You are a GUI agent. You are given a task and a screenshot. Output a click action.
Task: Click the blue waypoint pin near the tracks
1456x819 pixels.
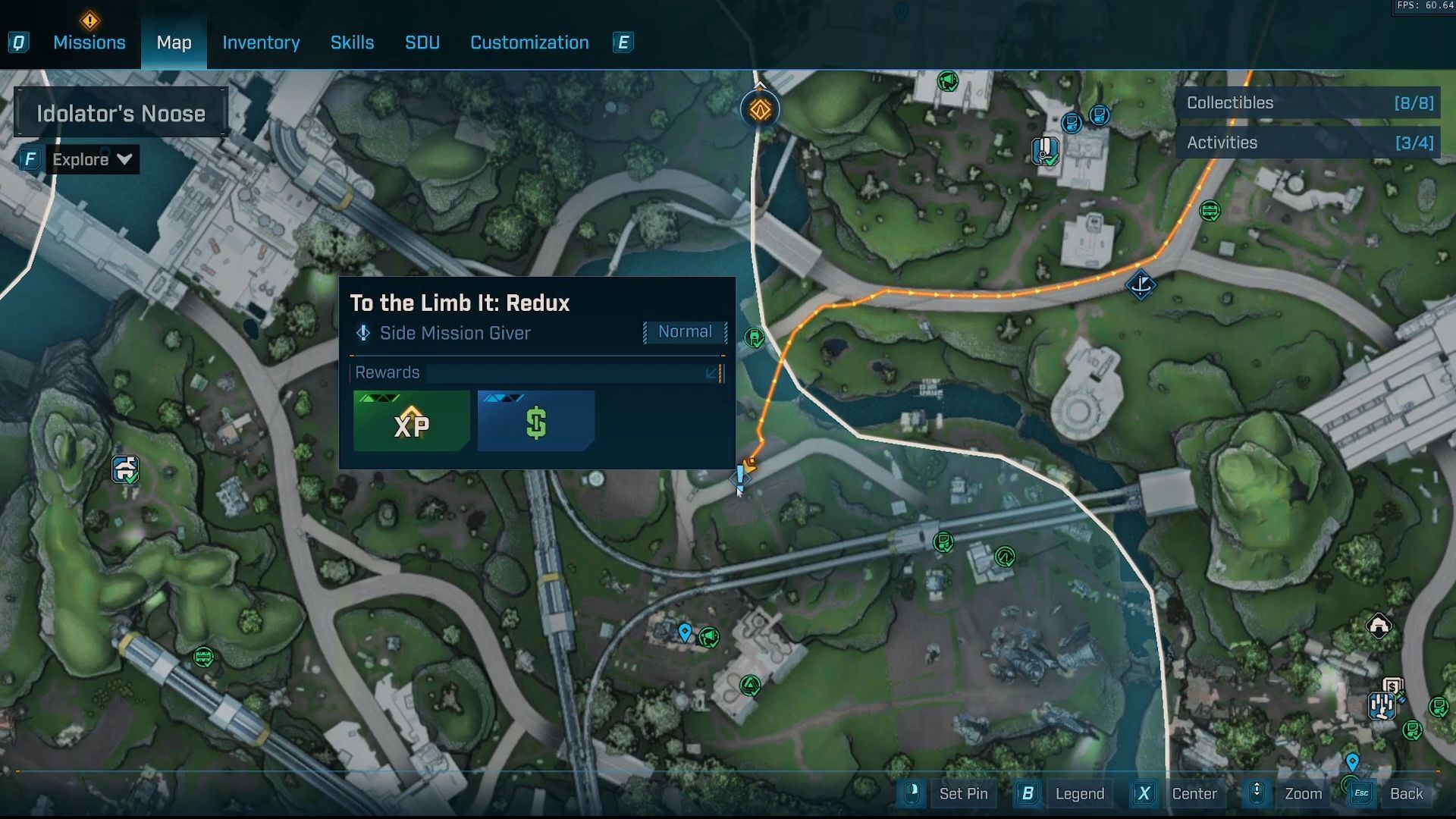point(685,632)
